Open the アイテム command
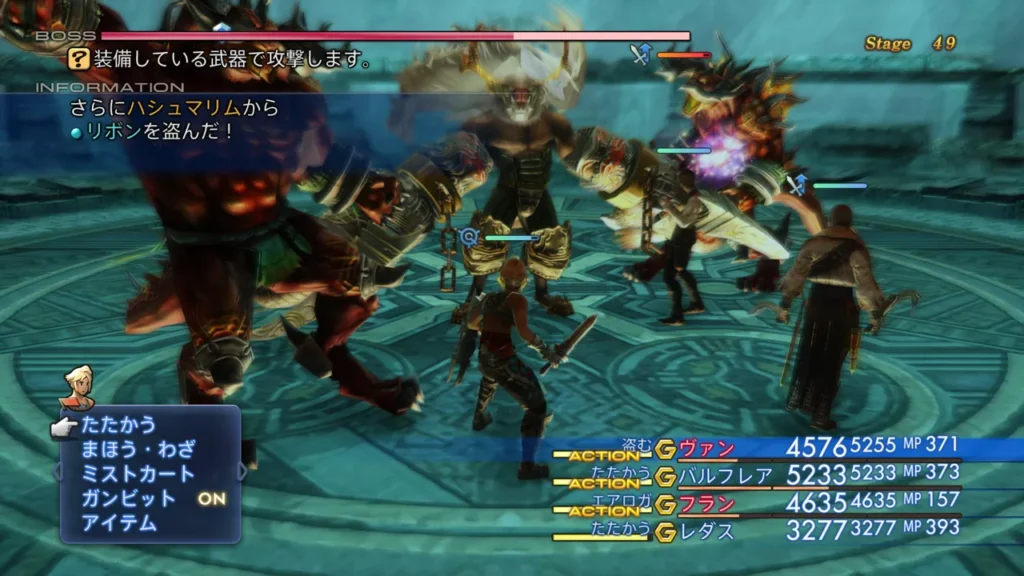Image resolution: width=1024 pixels, height=576 pixels. click(x=119, y=522)
